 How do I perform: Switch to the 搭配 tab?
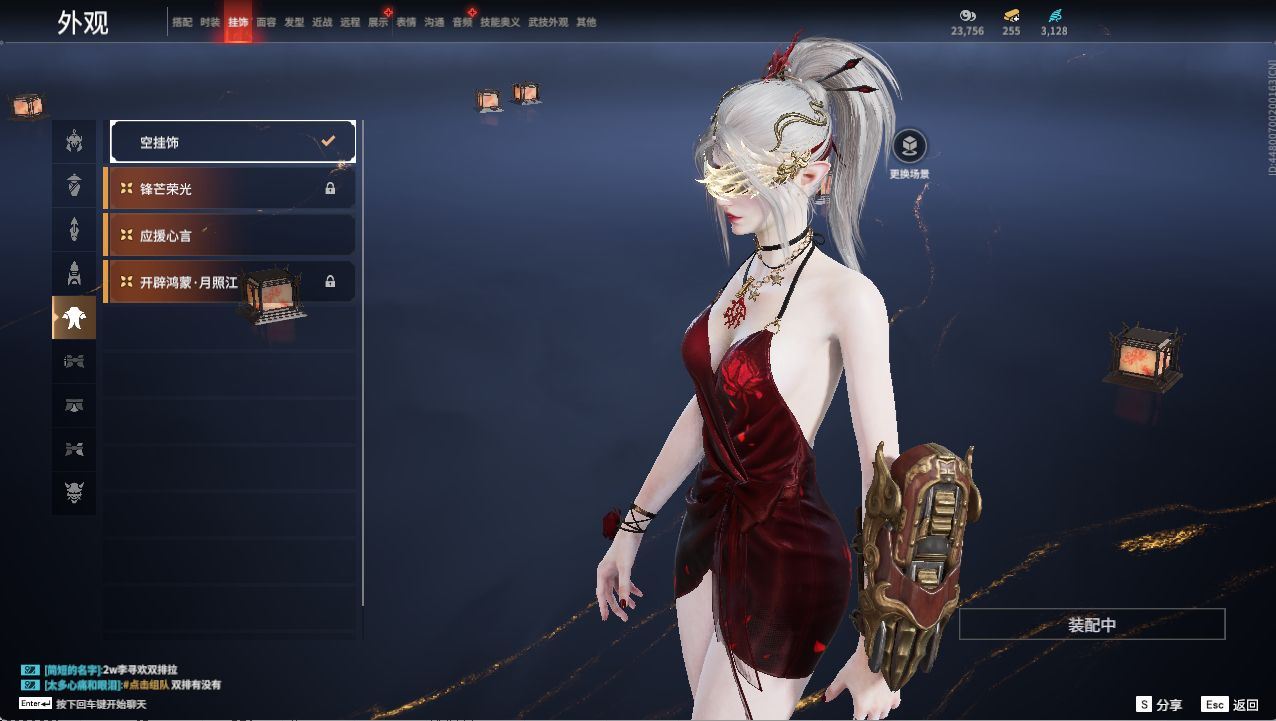tap(182, 22)
